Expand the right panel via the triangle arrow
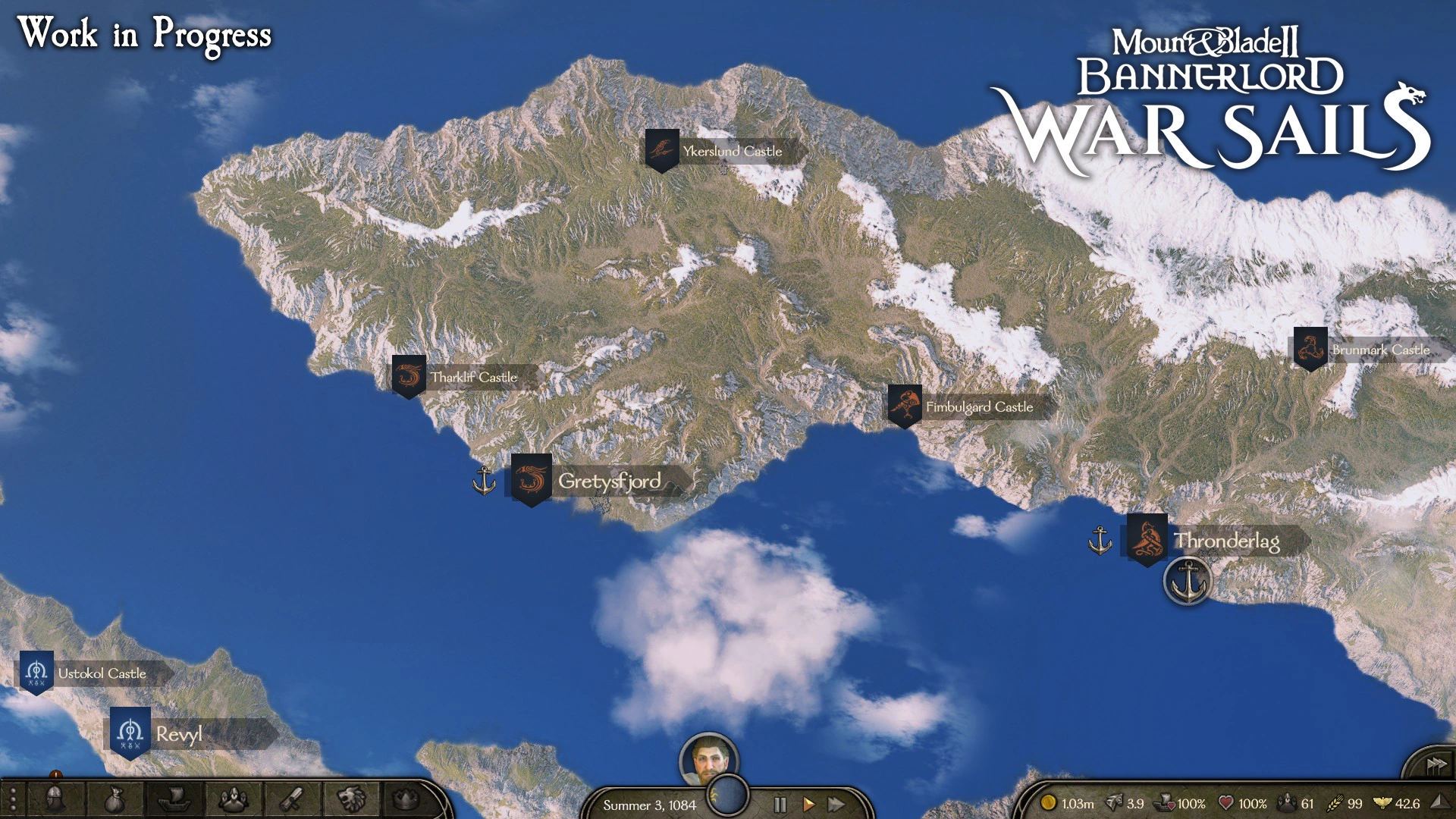 click(x=1439, y=802)
